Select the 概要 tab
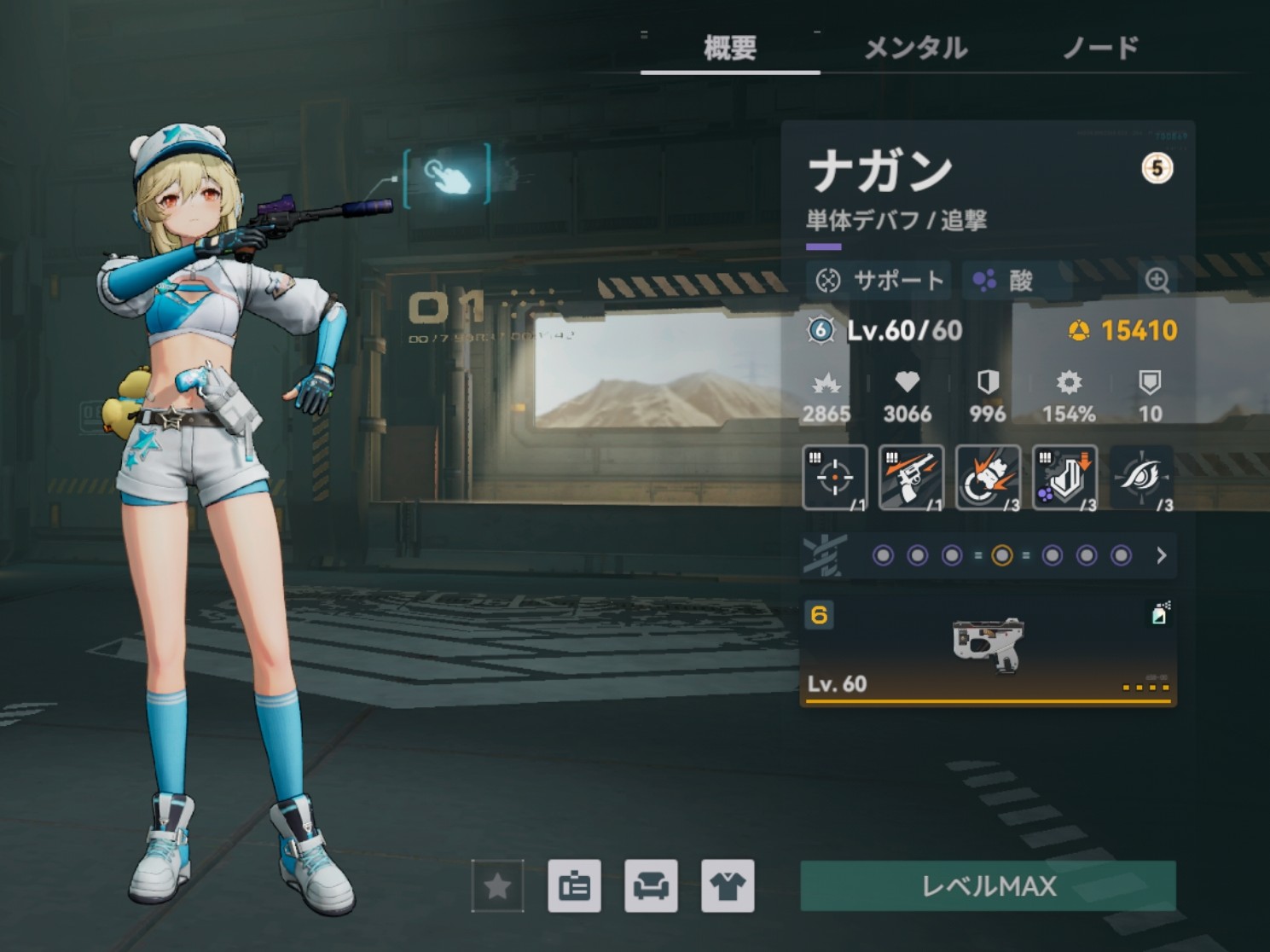Screen dimensions: 1270x952 [x=730, y=48]
